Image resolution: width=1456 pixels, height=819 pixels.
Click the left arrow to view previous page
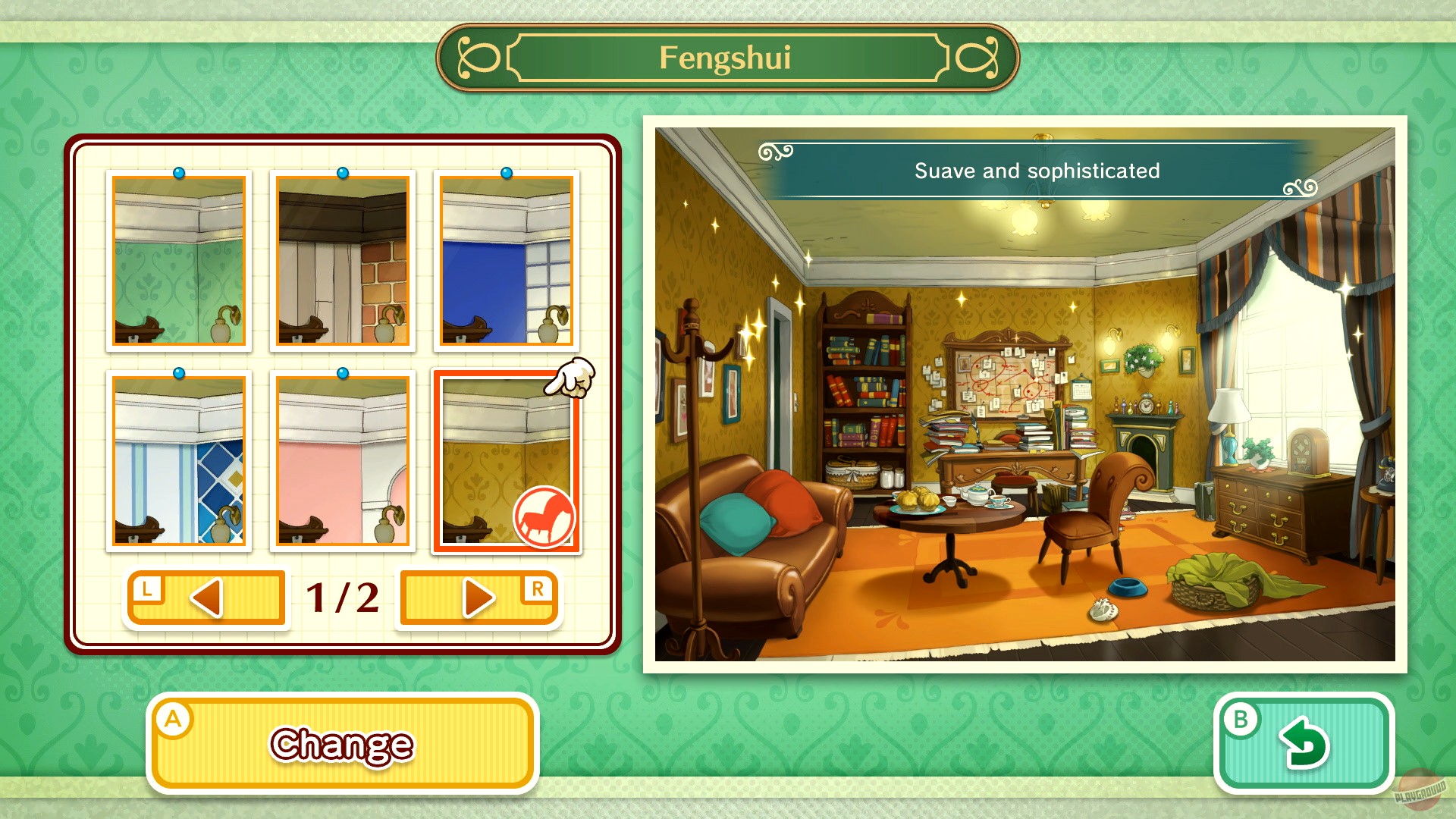[206, 598]
